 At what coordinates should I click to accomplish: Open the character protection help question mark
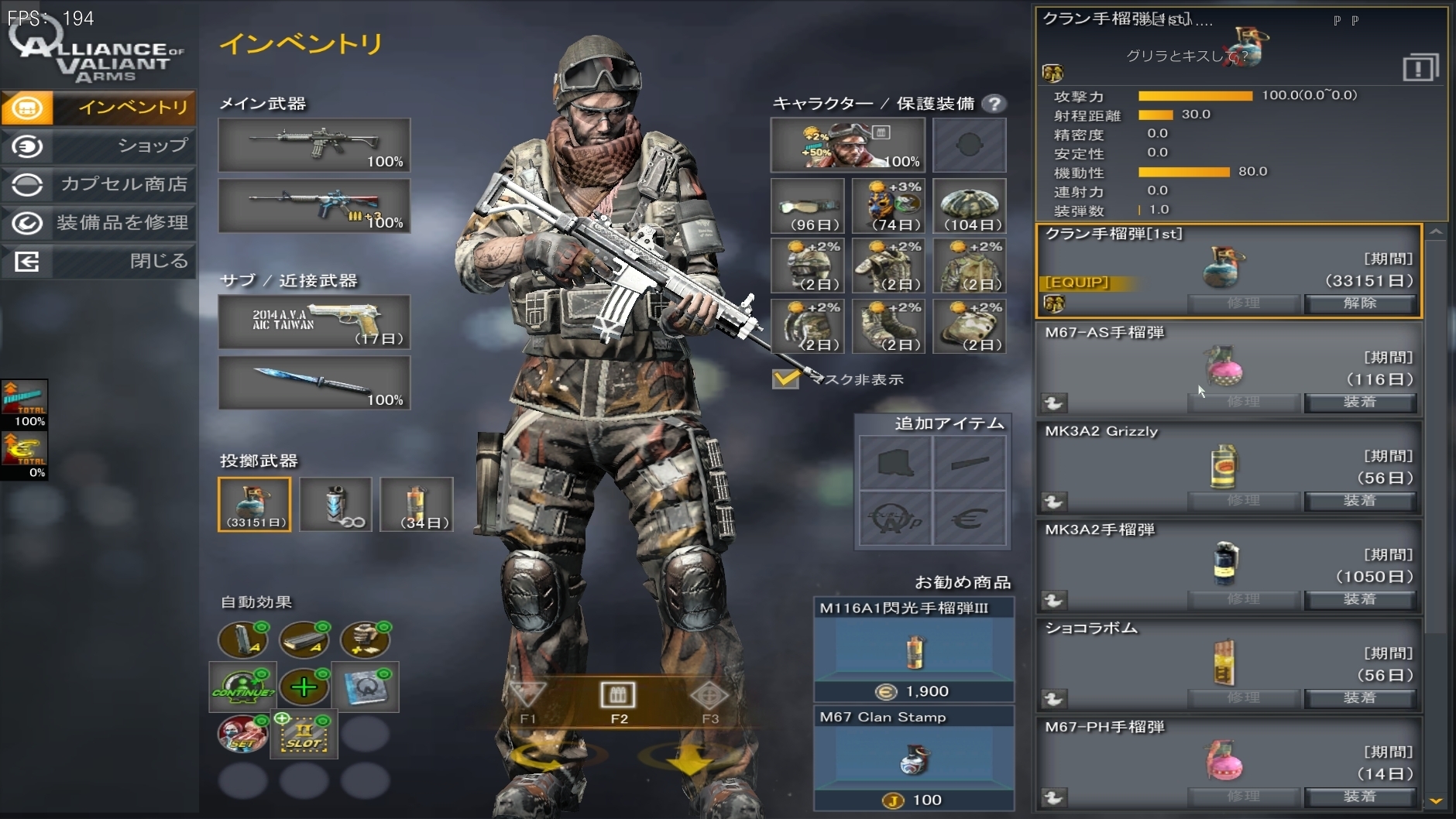[994, 104]
